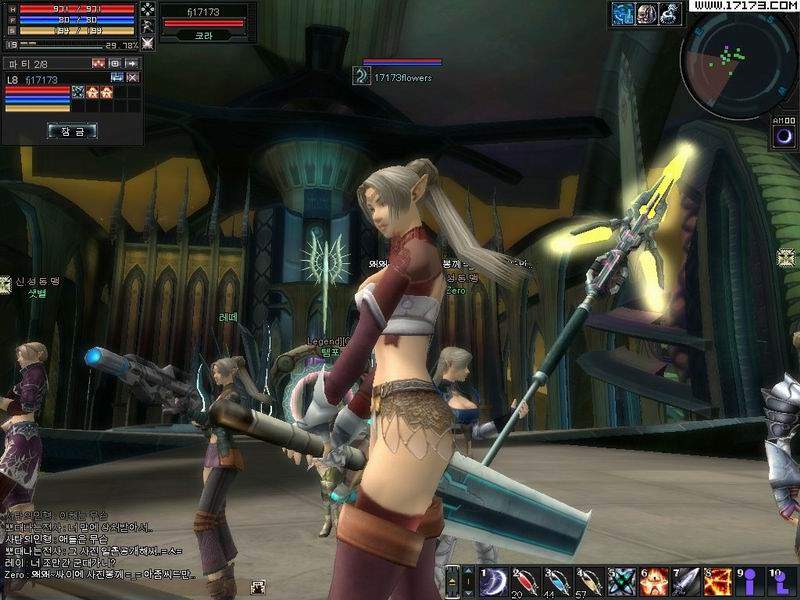
Task: Activate the fire slash skill in slot 8
Action: pyautogui.click(x=717, y=581)
